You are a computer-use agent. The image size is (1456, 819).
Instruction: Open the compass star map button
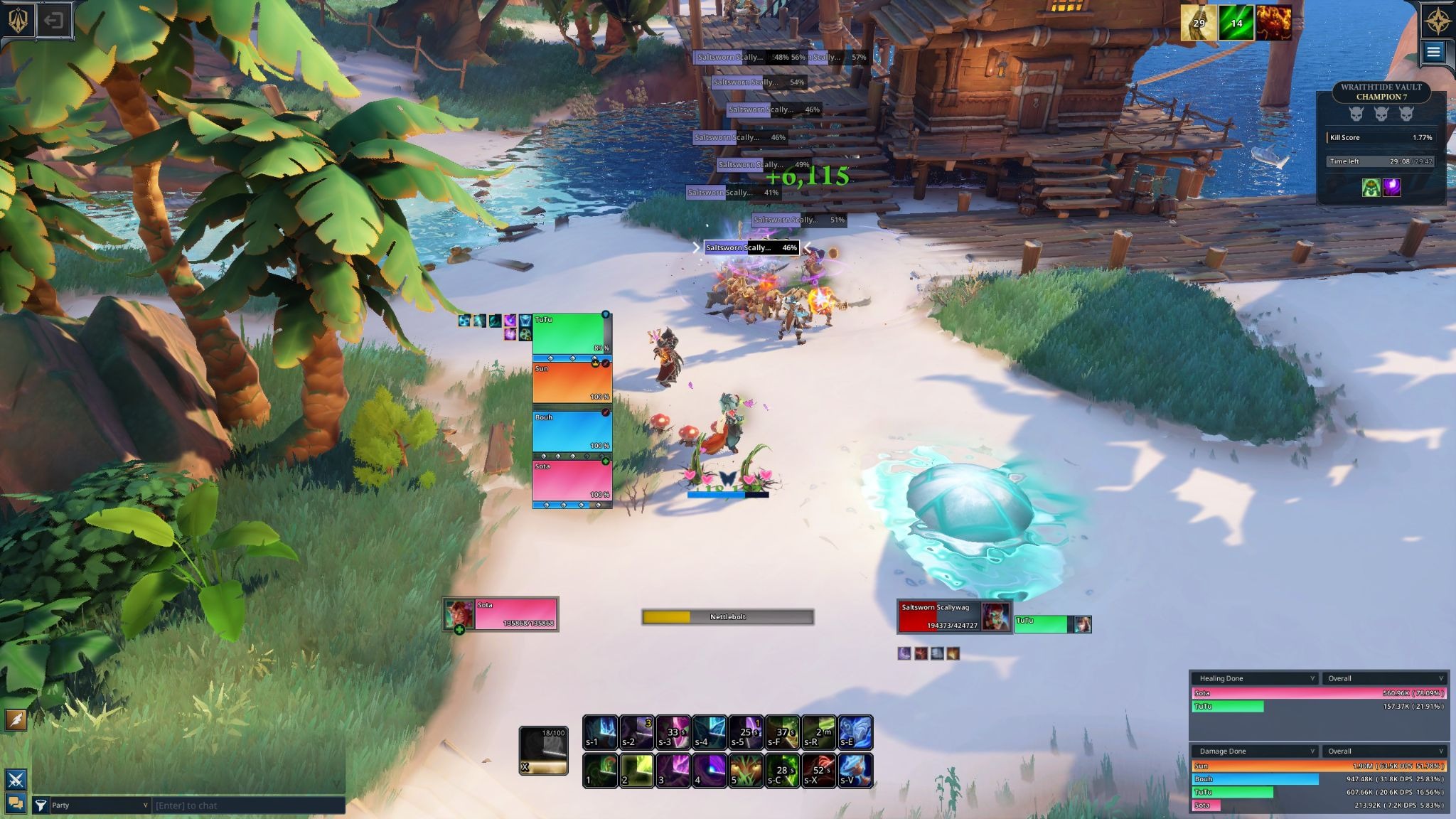(1435, 21)
